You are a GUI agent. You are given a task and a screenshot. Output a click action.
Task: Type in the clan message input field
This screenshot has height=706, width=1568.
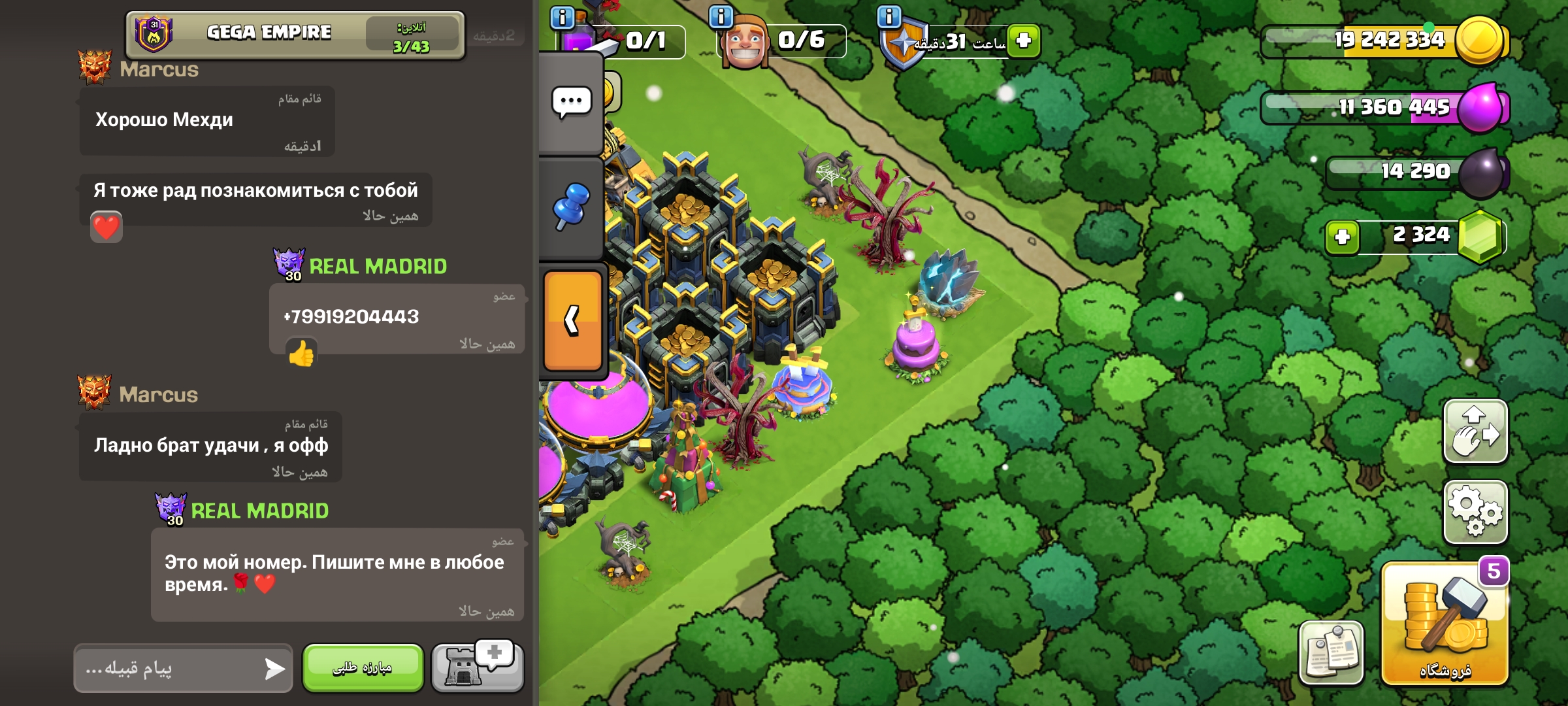pos(170,668)
